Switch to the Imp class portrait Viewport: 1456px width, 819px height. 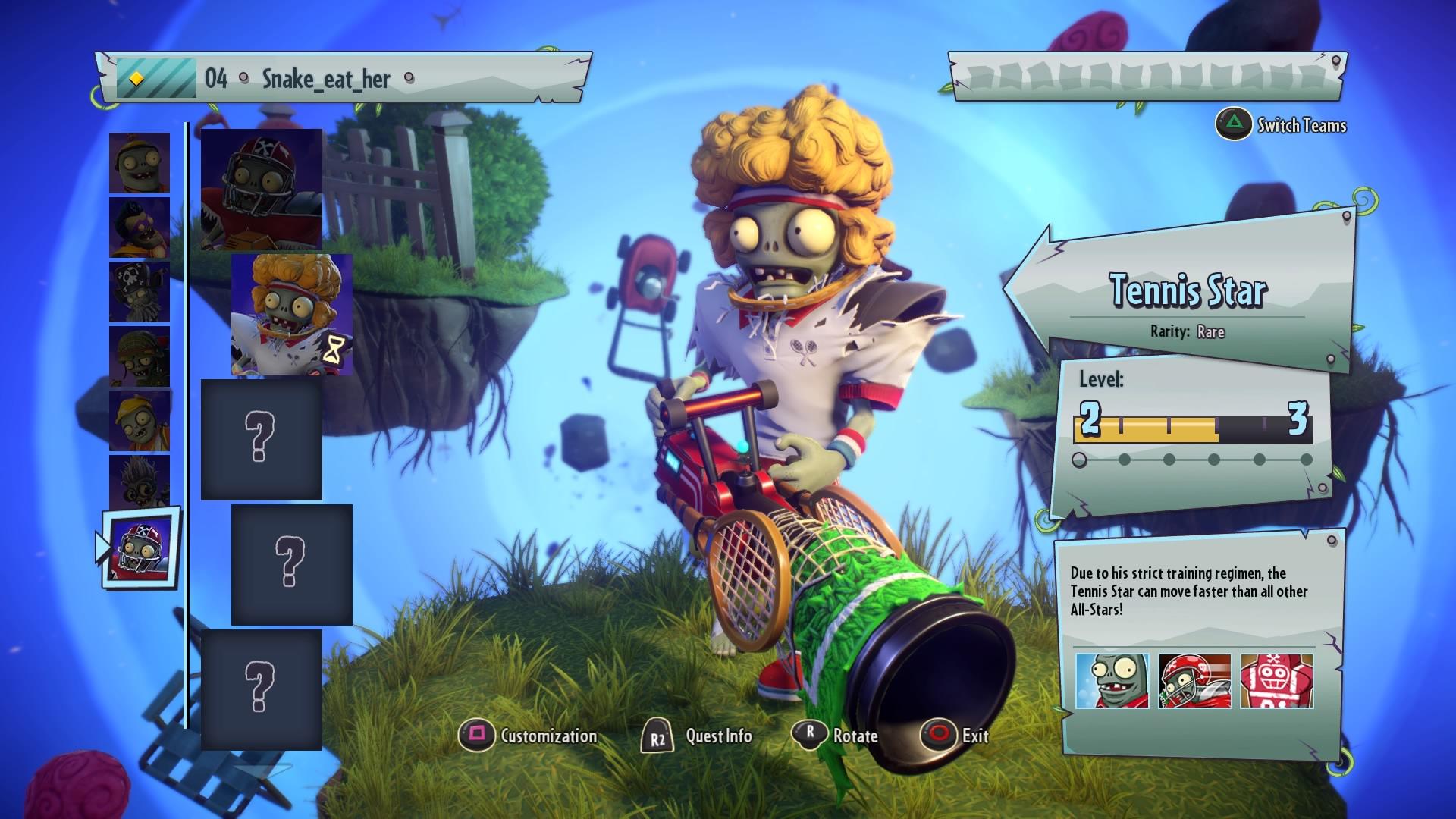point(140,163)
